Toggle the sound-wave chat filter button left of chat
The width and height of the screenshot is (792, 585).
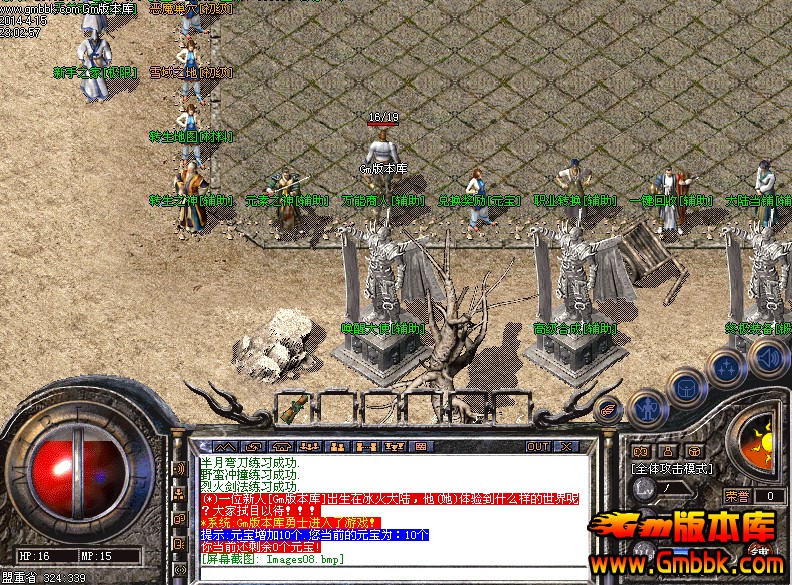[180, 468]
